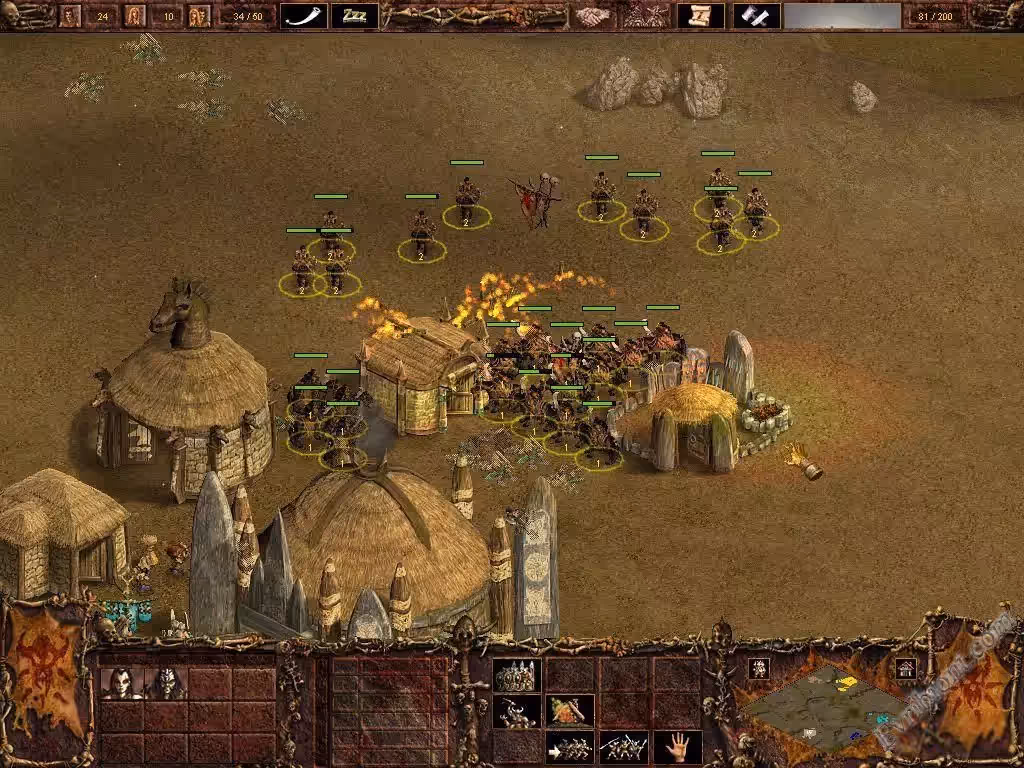1024x768 pixels.
Task: Click the skull button left of minimap
Action: (x=758, y=668)
